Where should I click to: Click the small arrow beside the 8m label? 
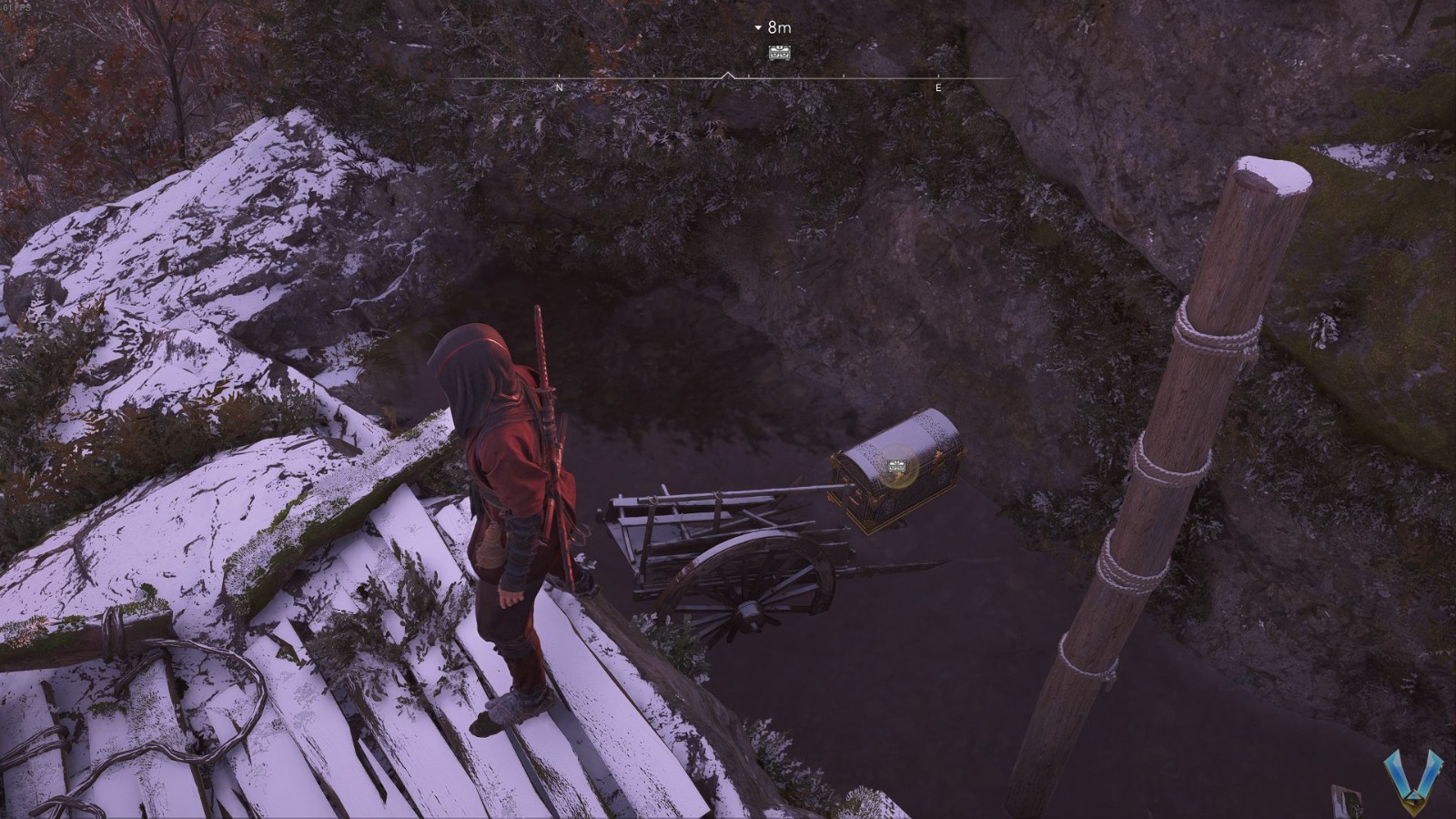pos(756,27)
